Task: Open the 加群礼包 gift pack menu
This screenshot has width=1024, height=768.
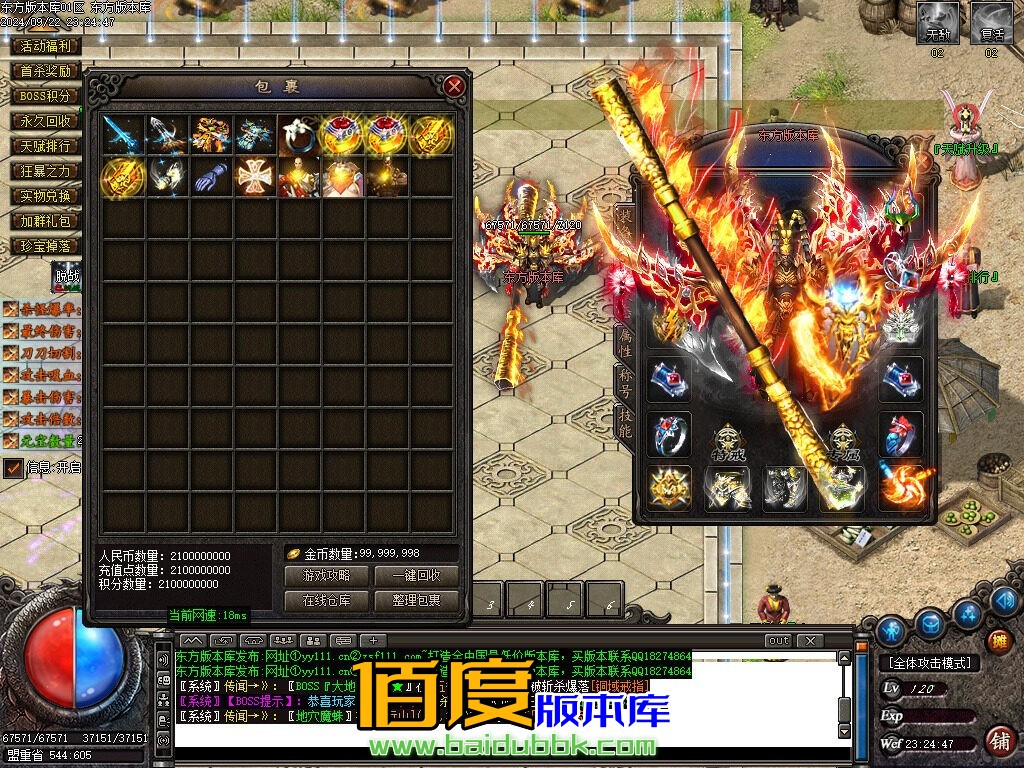Action: point(46,221)
